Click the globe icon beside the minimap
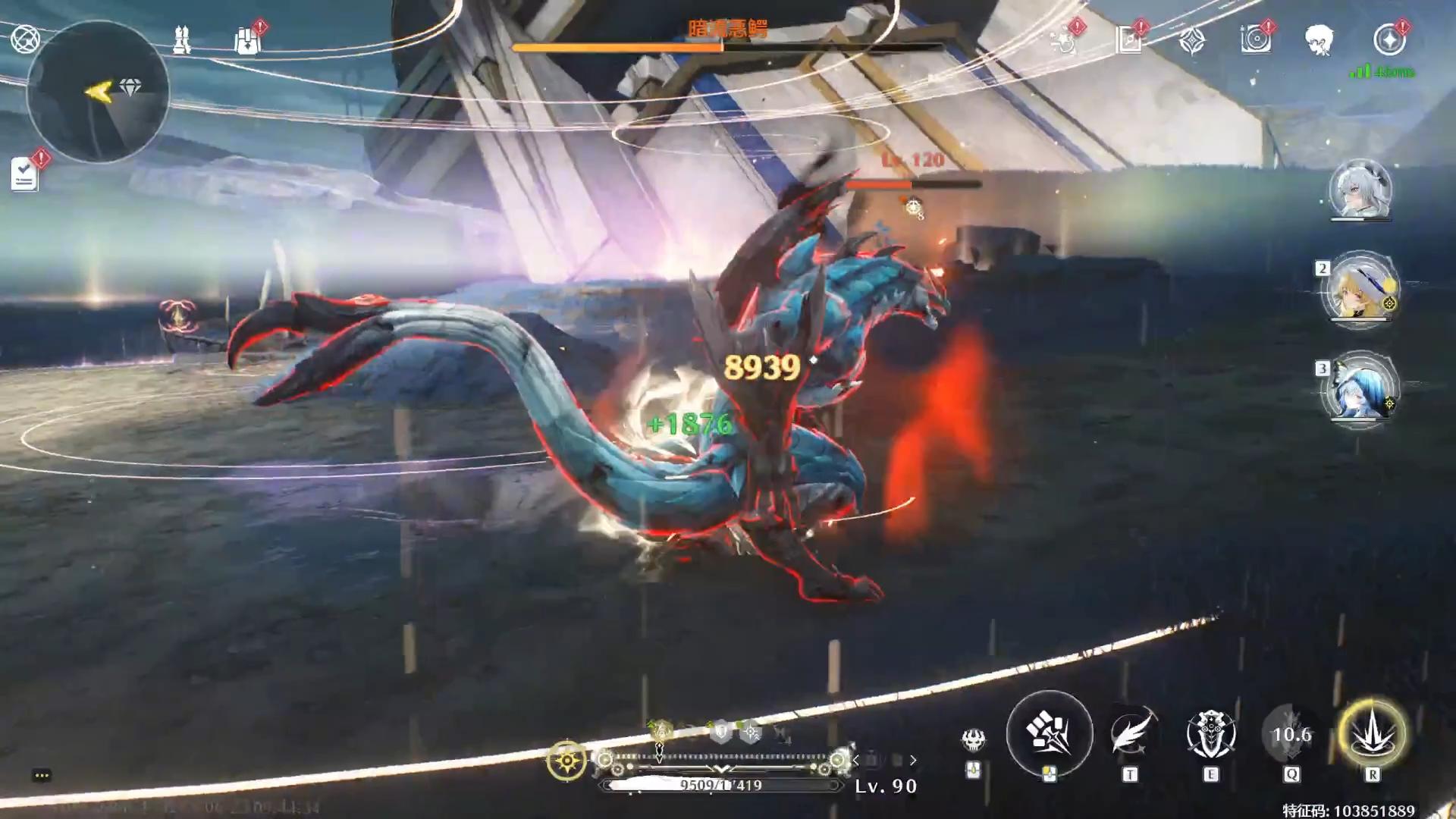 [25, 39]
